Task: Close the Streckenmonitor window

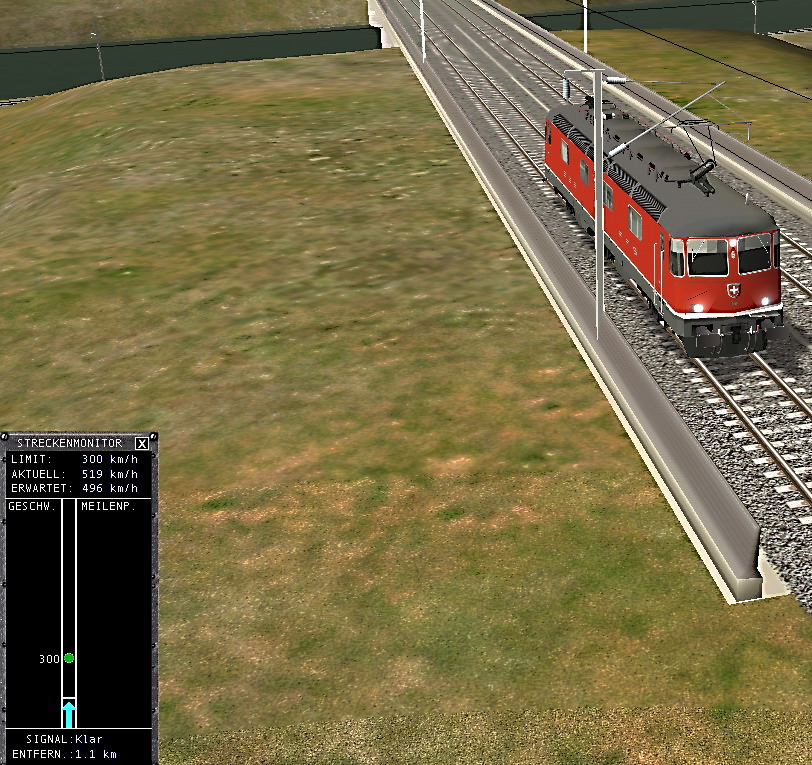Action: tap(142, 443)
